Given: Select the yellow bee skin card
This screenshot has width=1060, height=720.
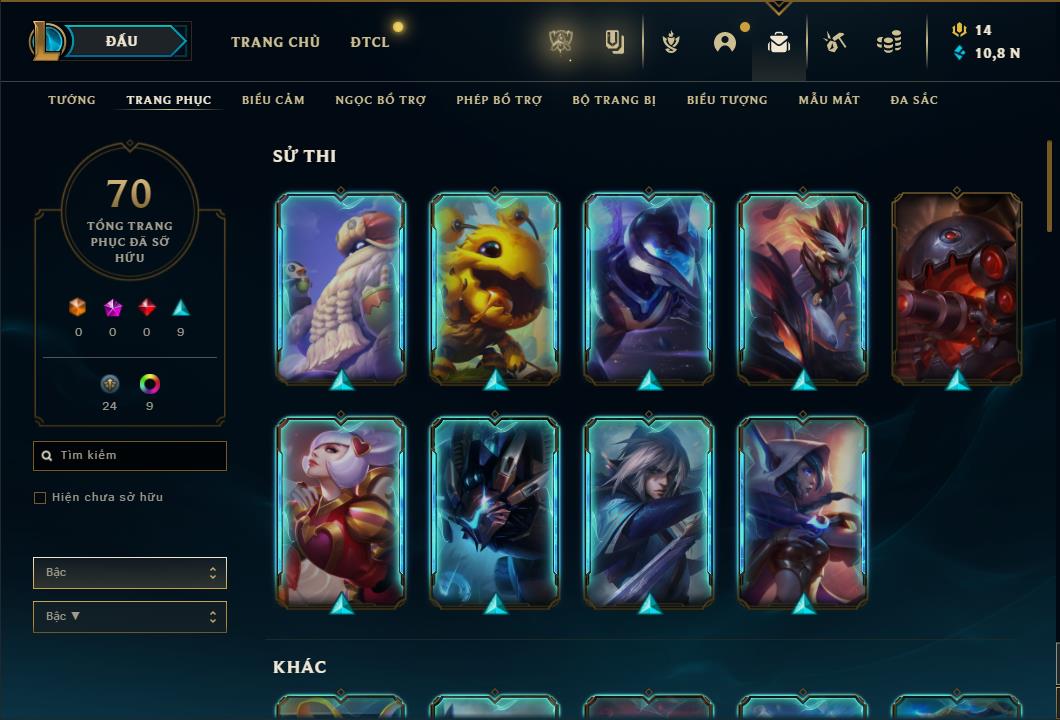Looking at the screenshot, I should pos(495,288).
